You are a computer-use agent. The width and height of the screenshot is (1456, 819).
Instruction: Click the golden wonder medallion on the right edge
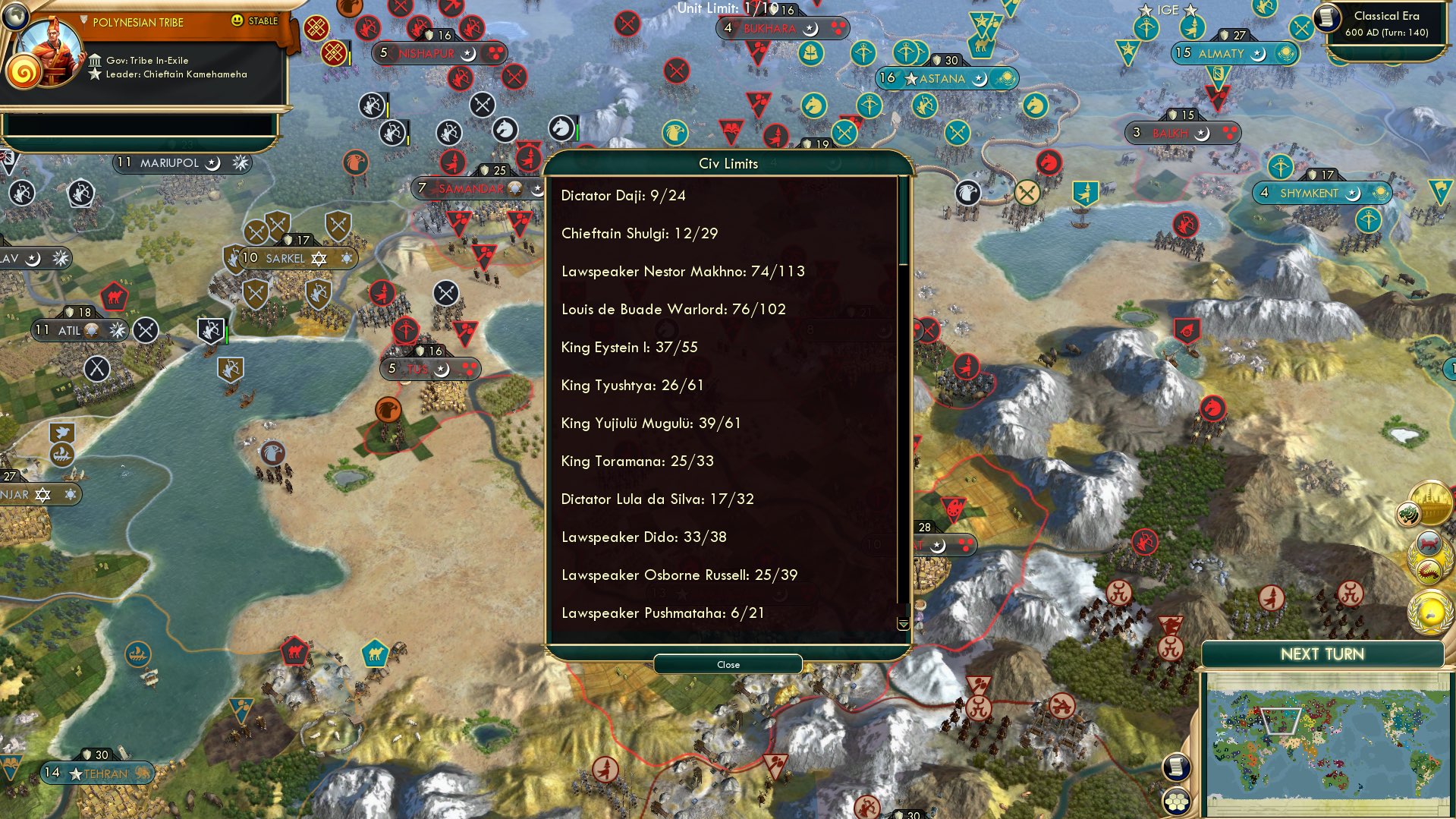point(1430,502)
